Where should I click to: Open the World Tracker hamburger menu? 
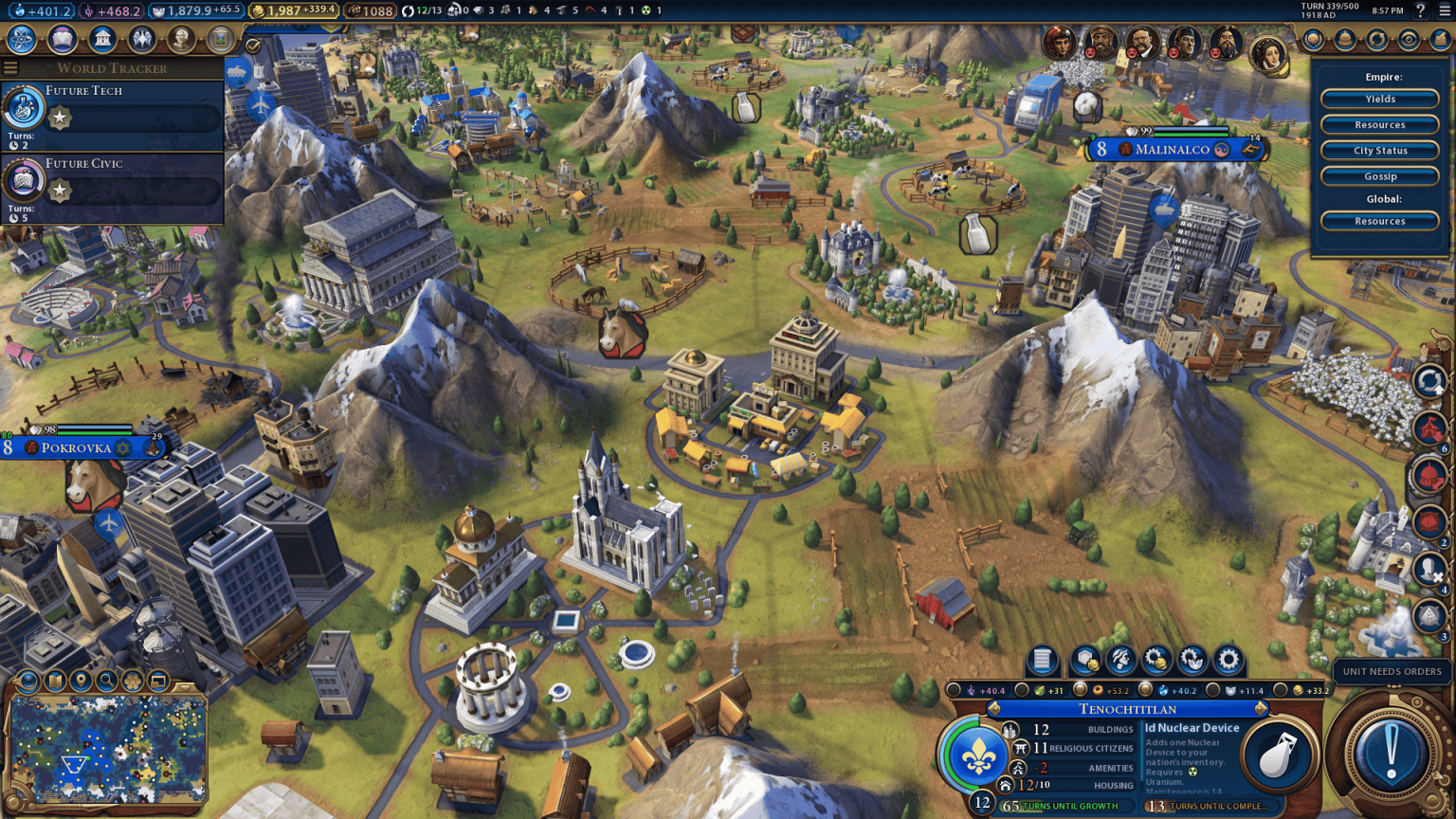click(10, 67)
